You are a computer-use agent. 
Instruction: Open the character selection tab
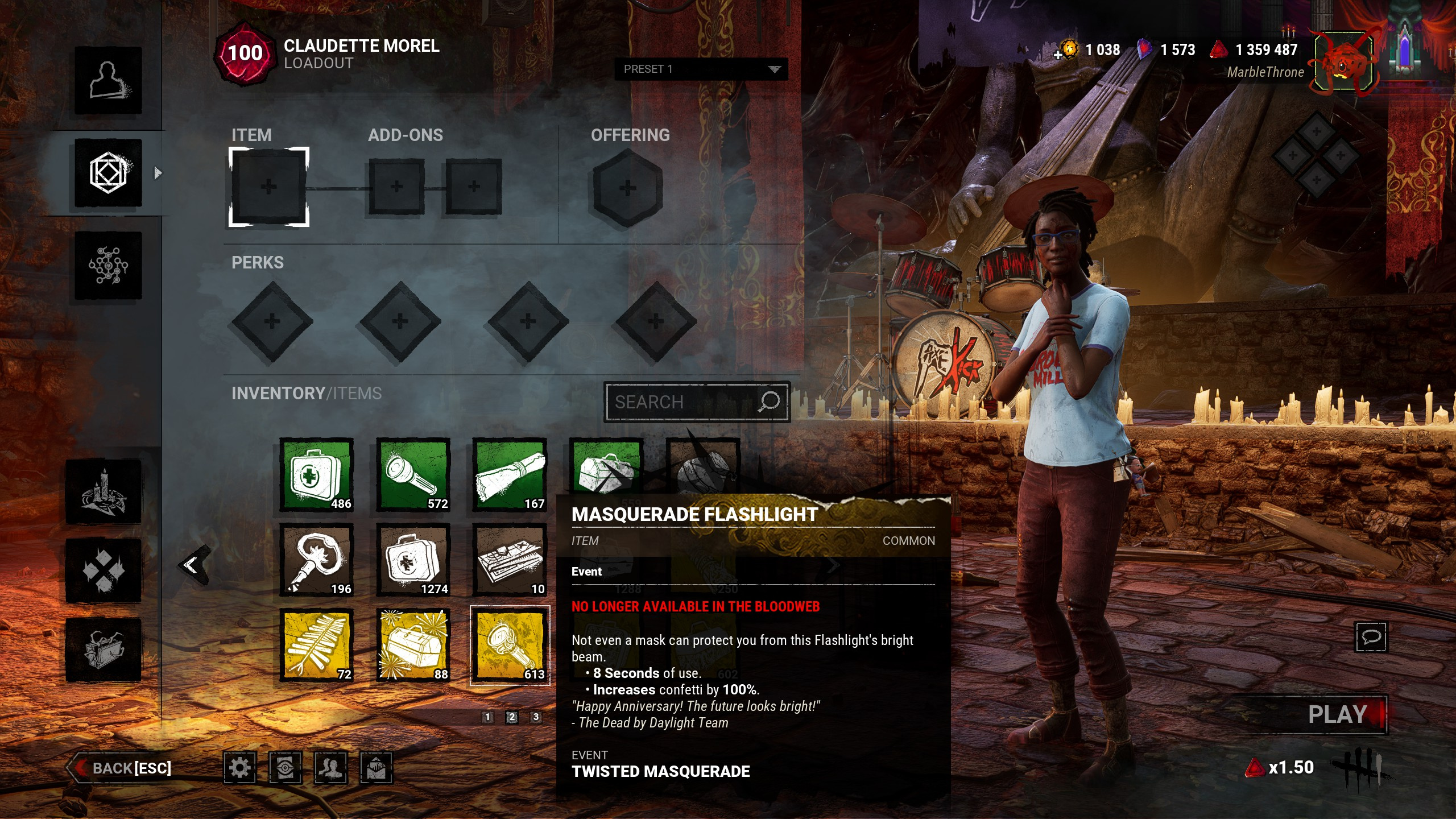(108, 80)
